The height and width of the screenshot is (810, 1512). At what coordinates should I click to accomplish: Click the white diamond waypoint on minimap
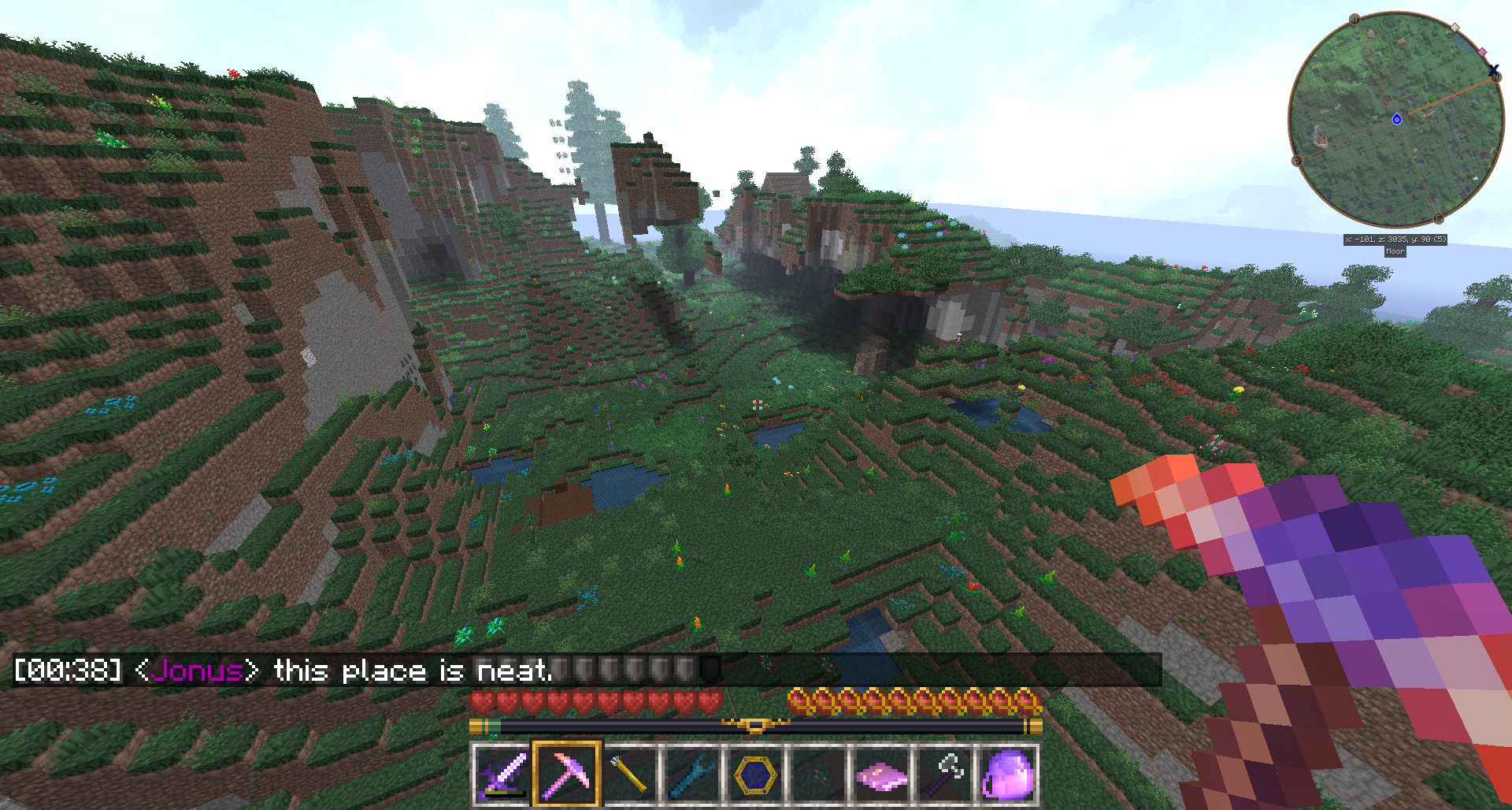1455,28
